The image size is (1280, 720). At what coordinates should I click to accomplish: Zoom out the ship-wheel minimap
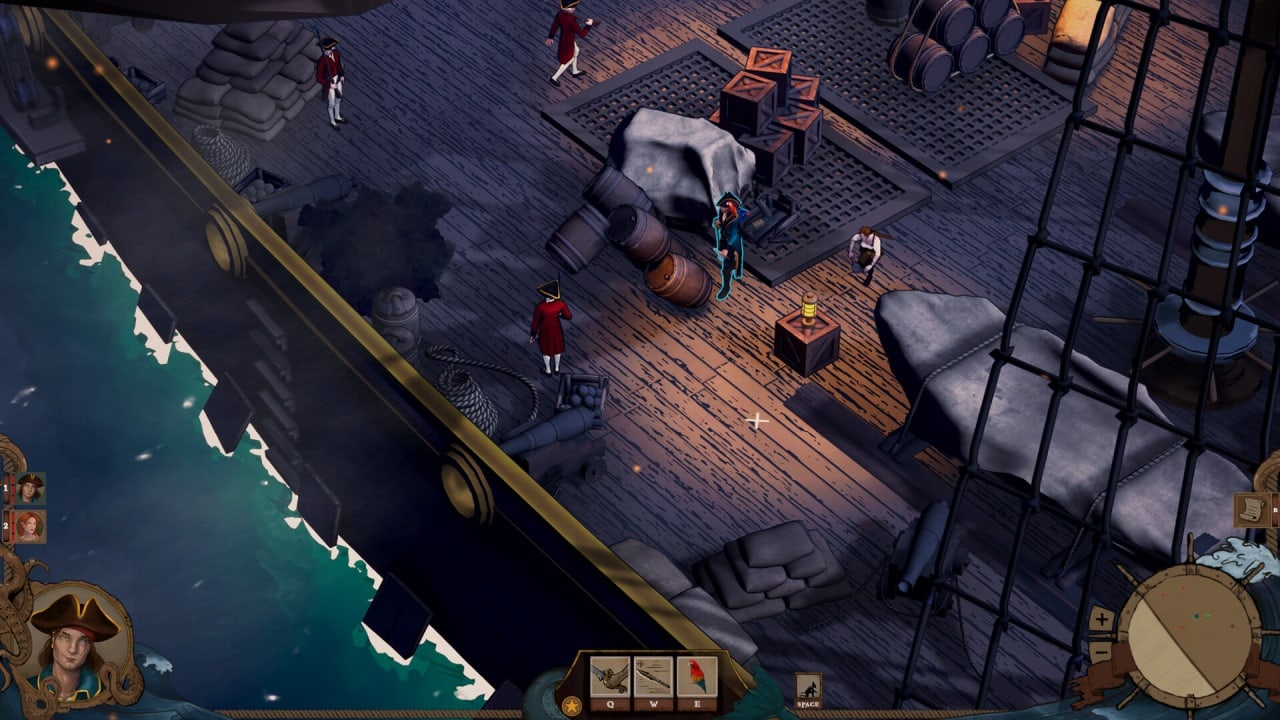tap(1101, 652)
